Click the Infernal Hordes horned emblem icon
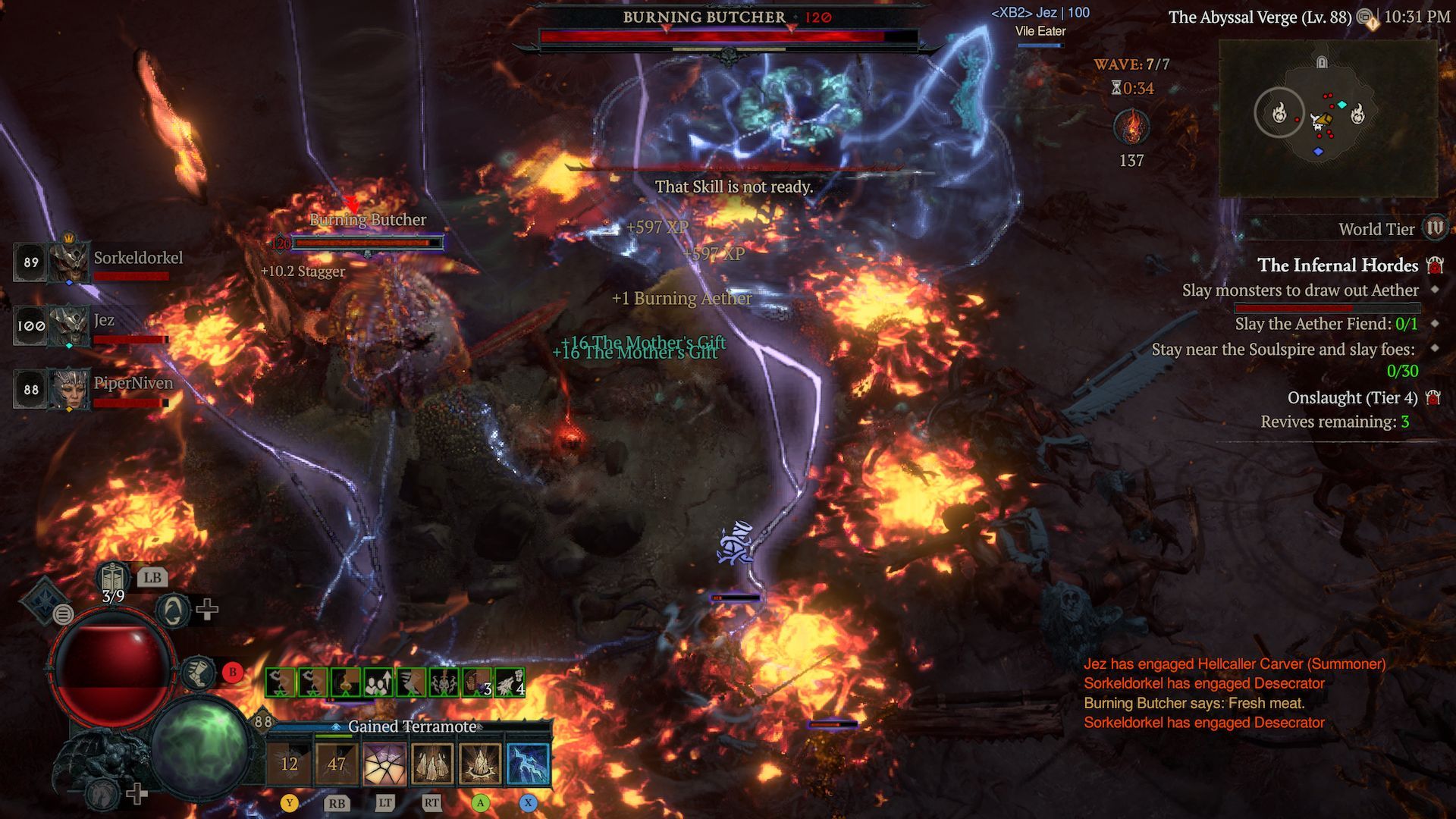1456x819 pixels. [1435, 265]
